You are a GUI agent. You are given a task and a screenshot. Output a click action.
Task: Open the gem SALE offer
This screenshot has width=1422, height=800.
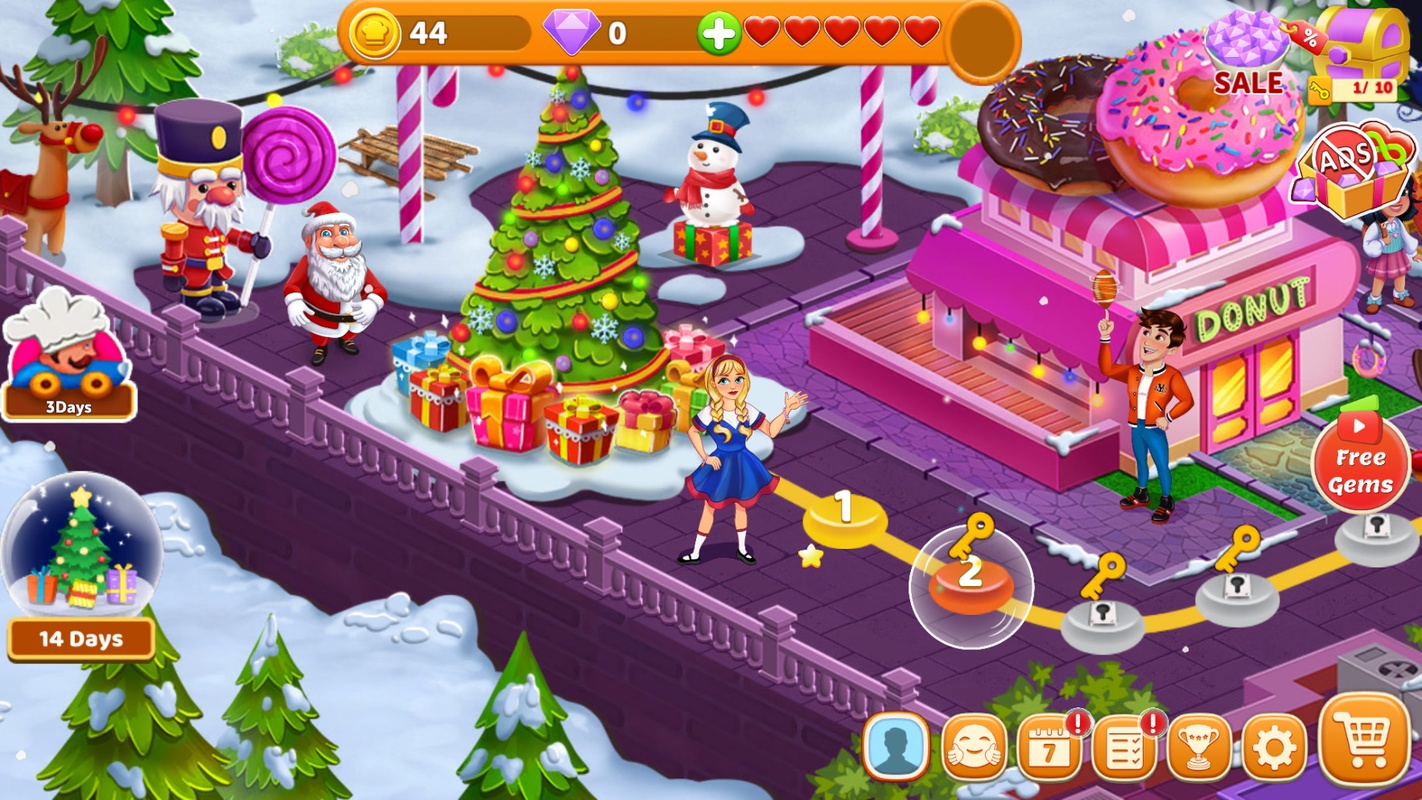pyautogui.click(x=1249, y=56)
